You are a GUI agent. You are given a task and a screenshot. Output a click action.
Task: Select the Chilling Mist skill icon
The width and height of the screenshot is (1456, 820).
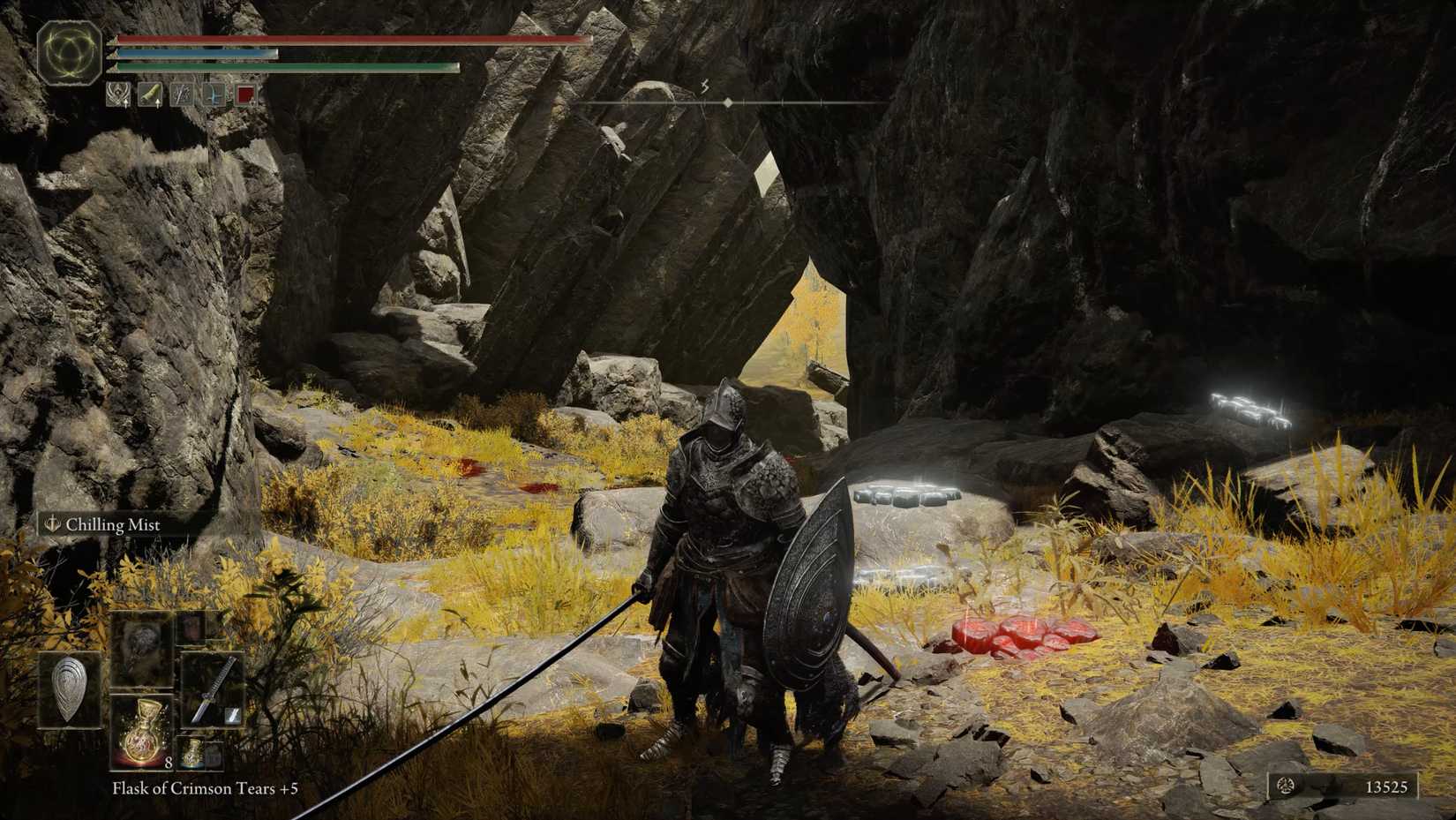point(50,524)
